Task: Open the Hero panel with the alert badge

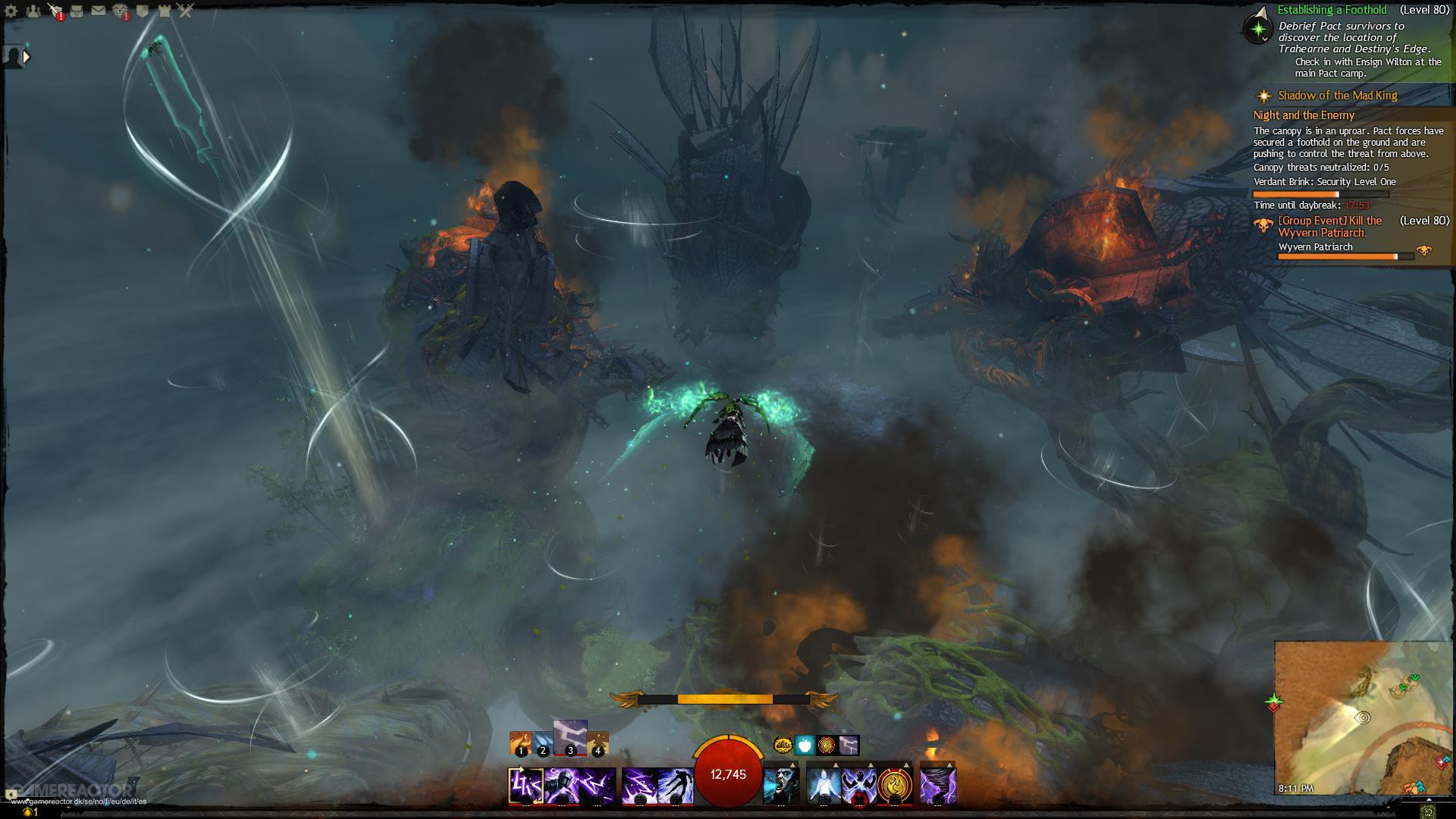Action: tap(53, 10)
